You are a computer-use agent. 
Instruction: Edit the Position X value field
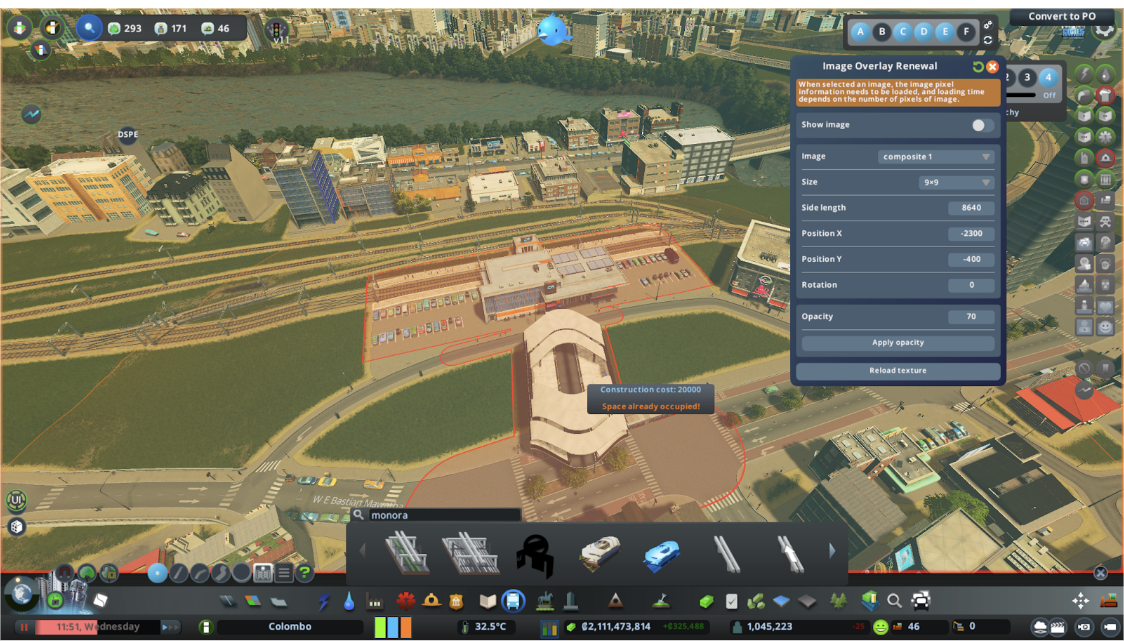(x=971, y=234)
